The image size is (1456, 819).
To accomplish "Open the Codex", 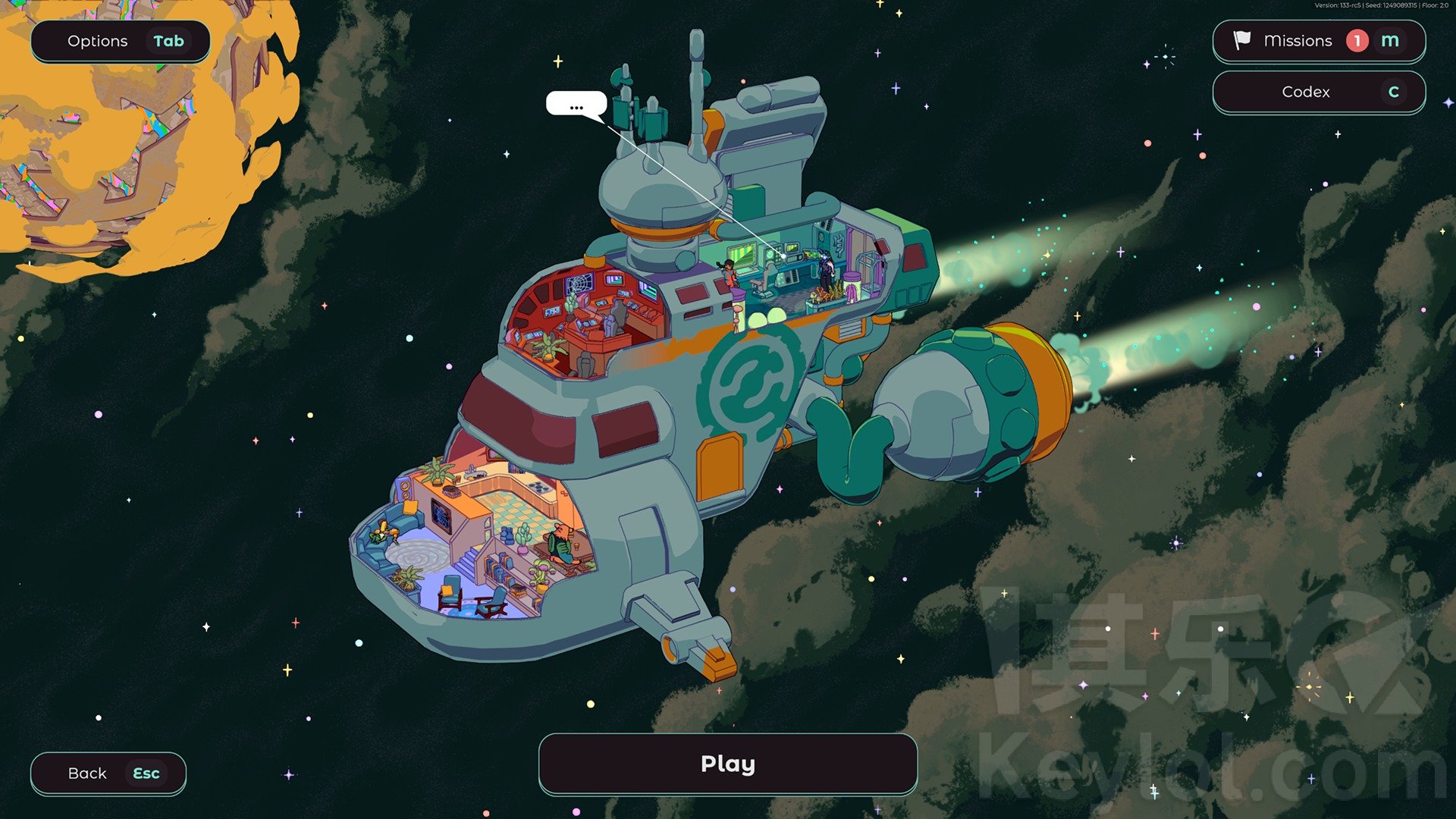I will click(x=1318, y=92).
